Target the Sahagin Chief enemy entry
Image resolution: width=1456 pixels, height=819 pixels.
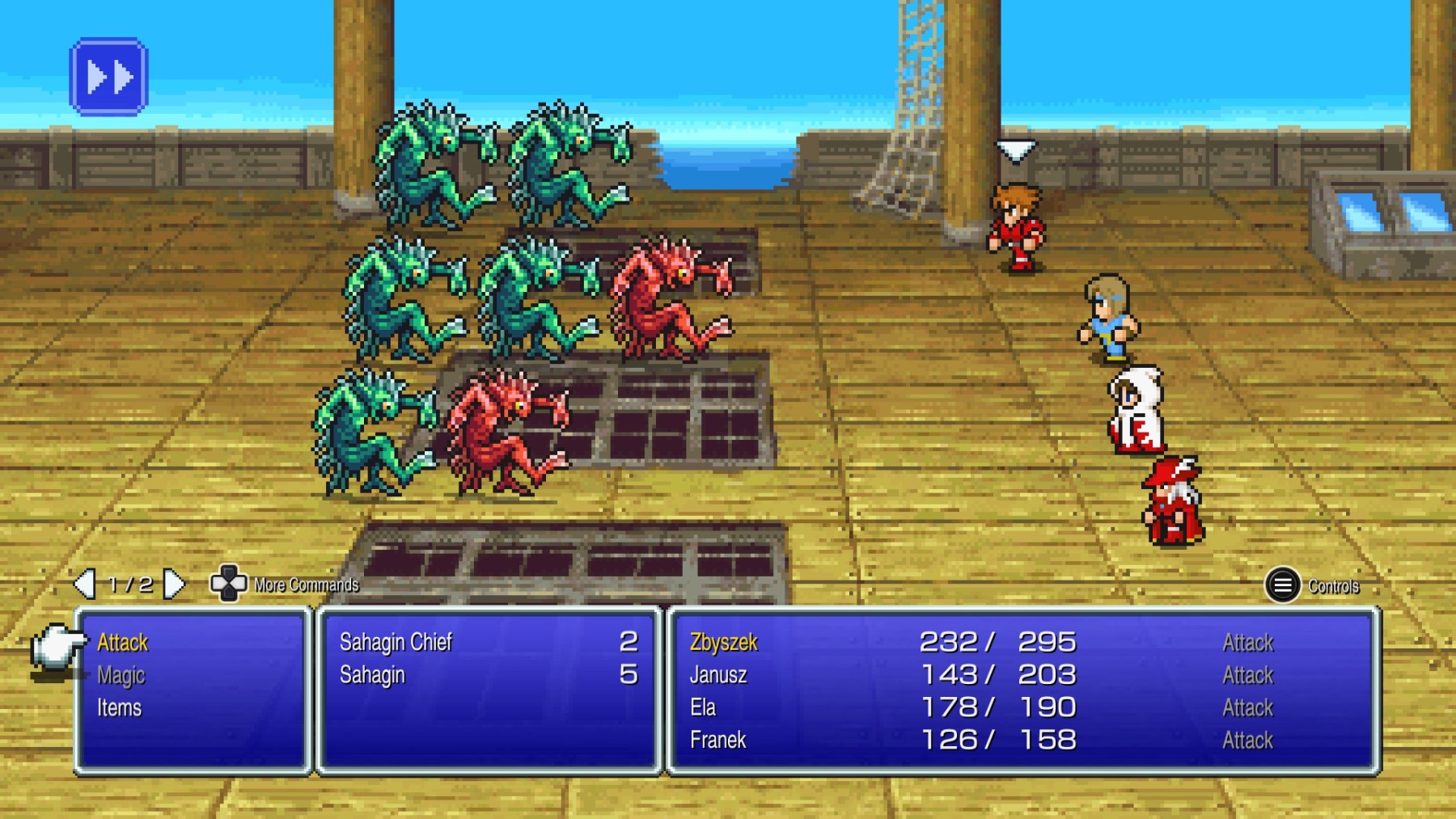396,643
